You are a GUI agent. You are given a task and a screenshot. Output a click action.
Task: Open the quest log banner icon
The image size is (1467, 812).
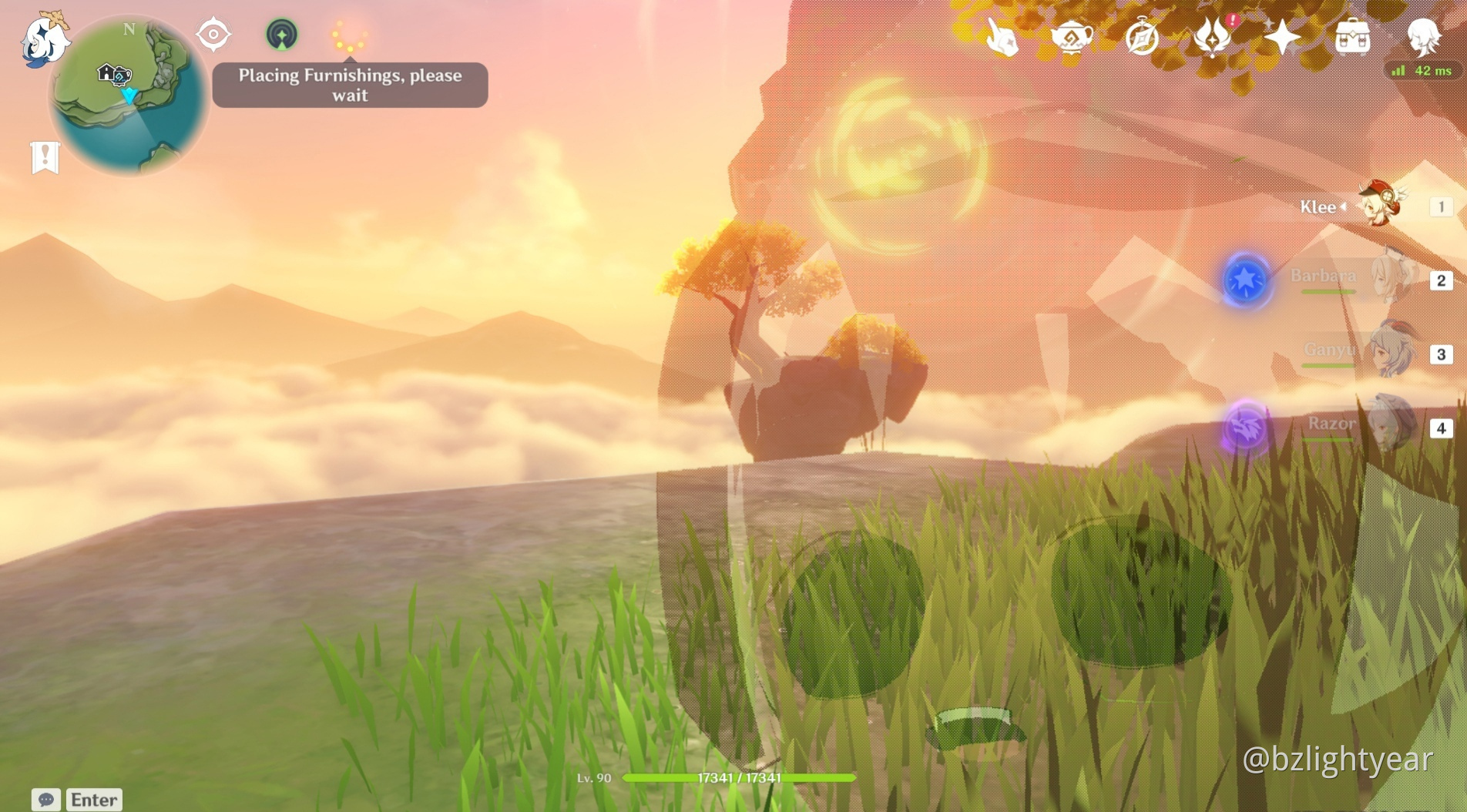point(45,157)
